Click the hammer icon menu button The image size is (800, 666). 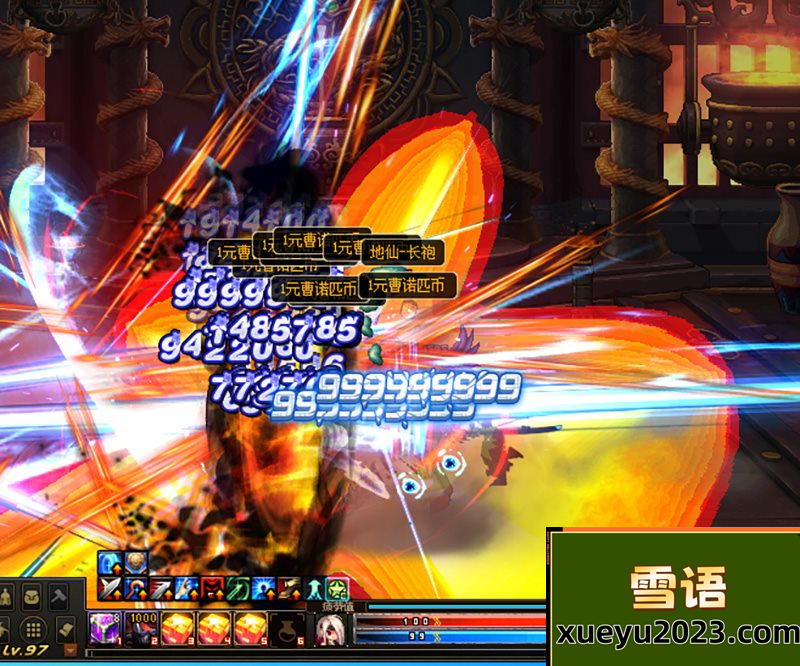[58, 597]
